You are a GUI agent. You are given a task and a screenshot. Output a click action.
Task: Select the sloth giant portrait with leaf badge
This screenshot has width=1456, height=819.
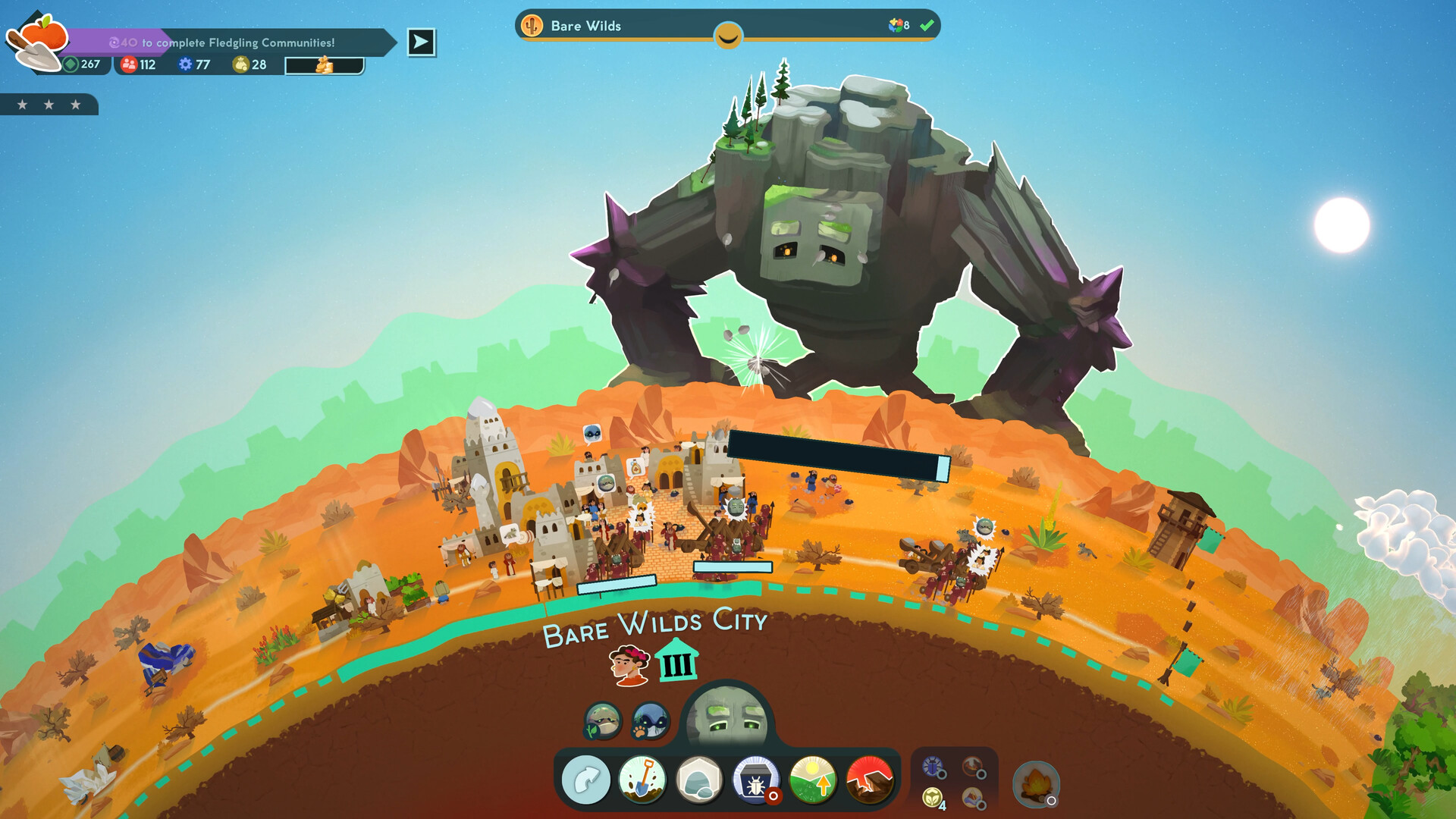point(603,720)
